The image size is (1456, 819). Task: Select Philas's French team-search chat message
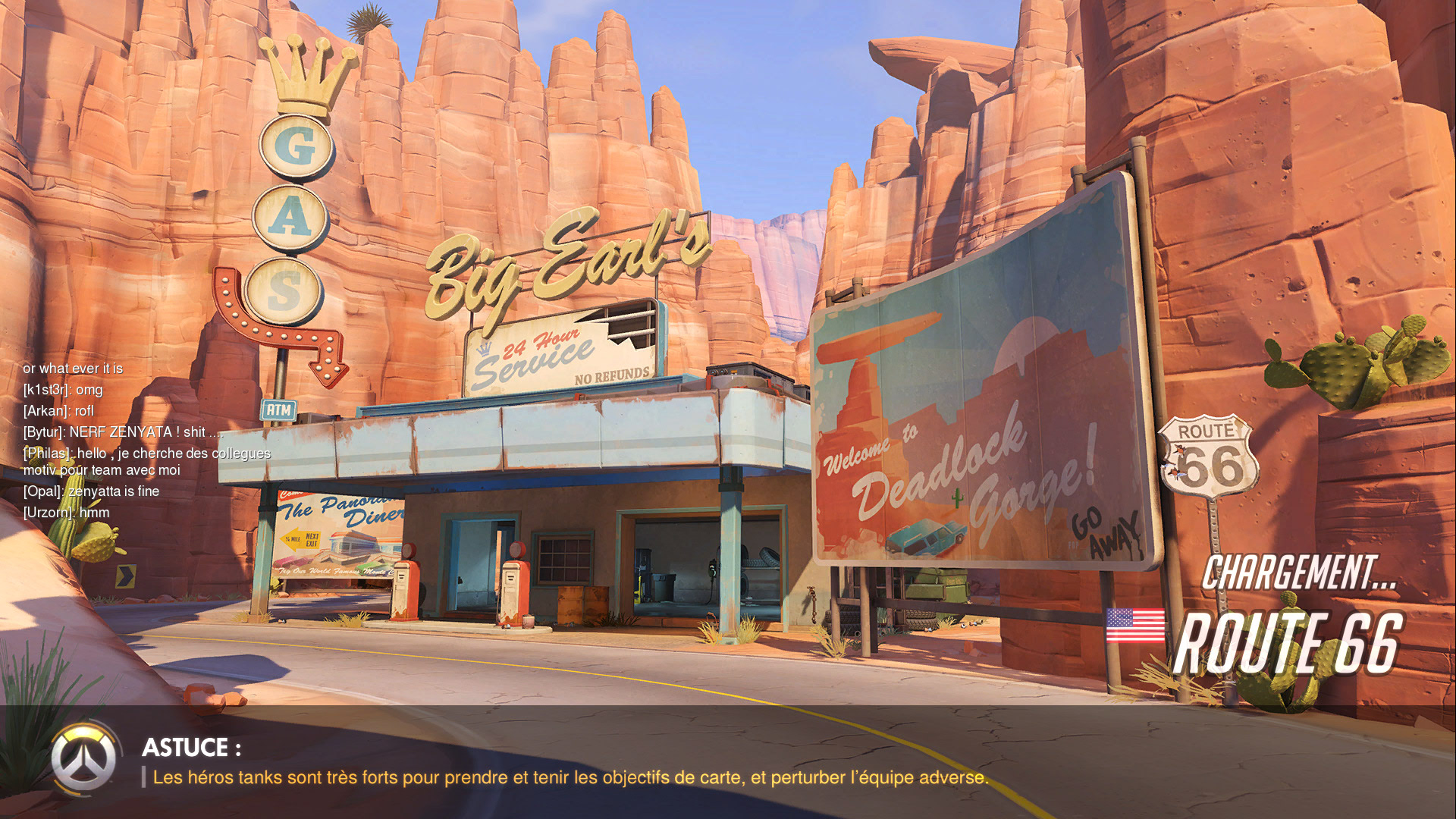coord(146,461)
